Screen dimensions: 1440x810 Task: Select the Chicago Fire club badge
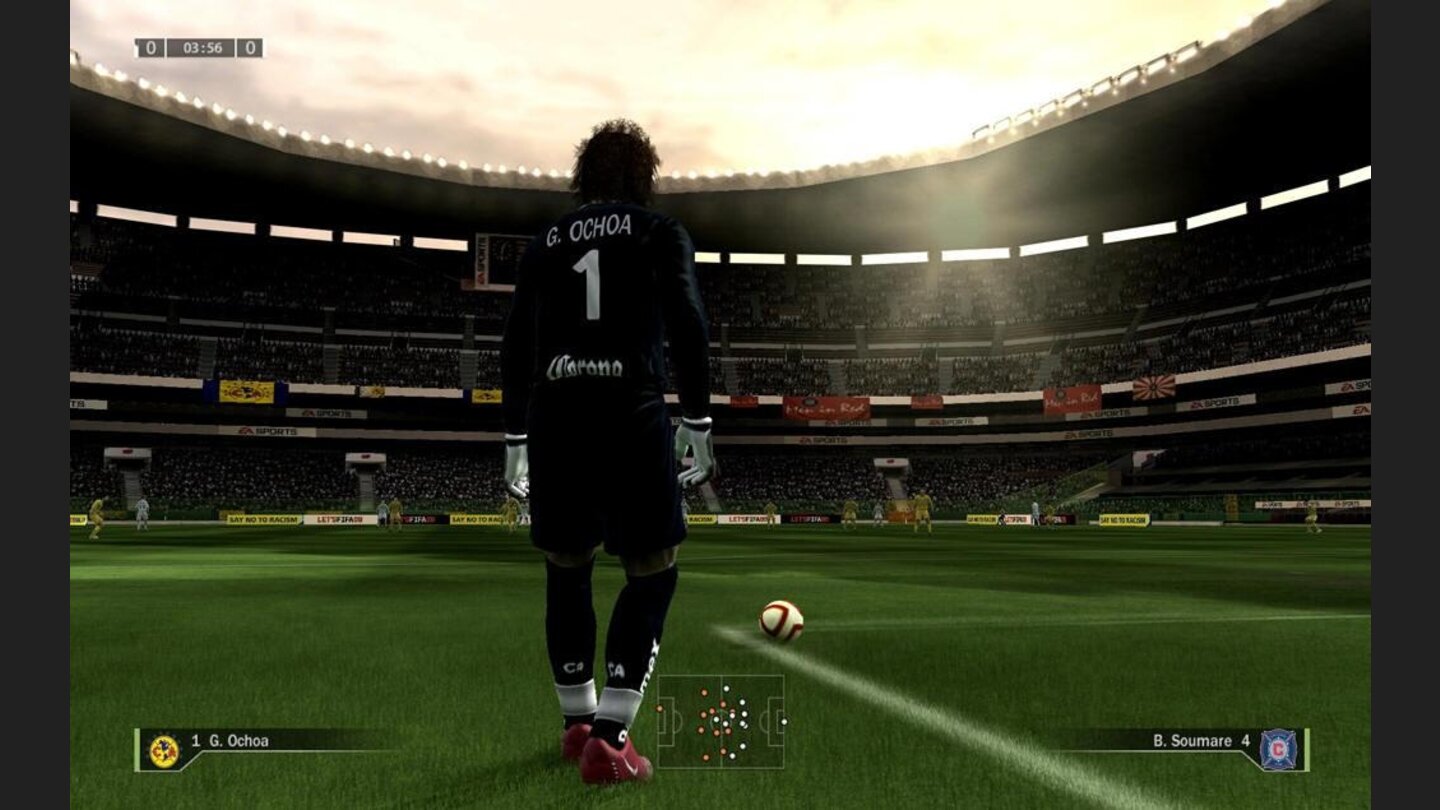click(x=1279, y=748)
